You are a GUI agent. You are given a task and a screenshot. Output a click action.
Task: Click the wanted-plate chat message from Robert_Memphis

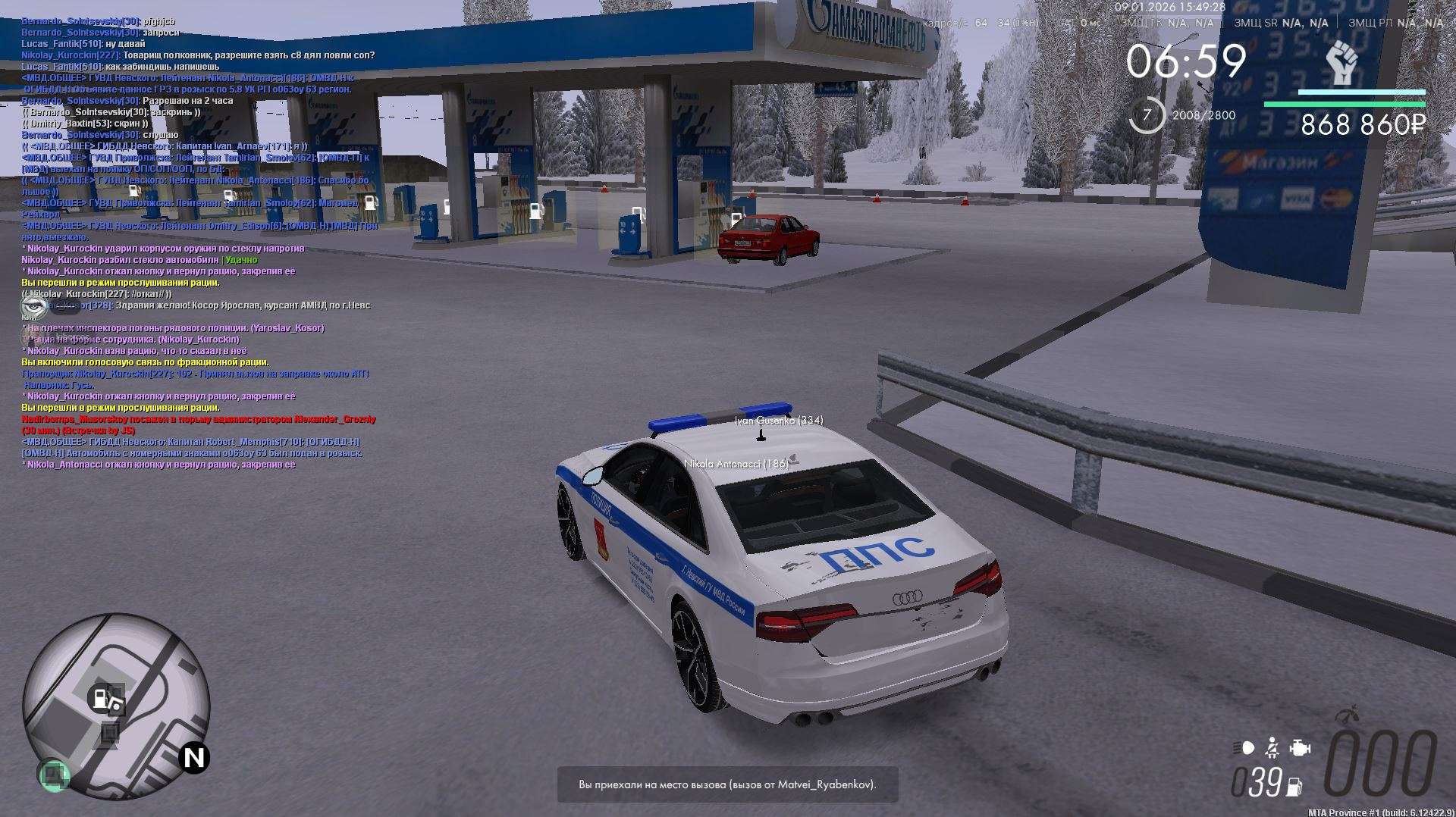tap(191, 447)
